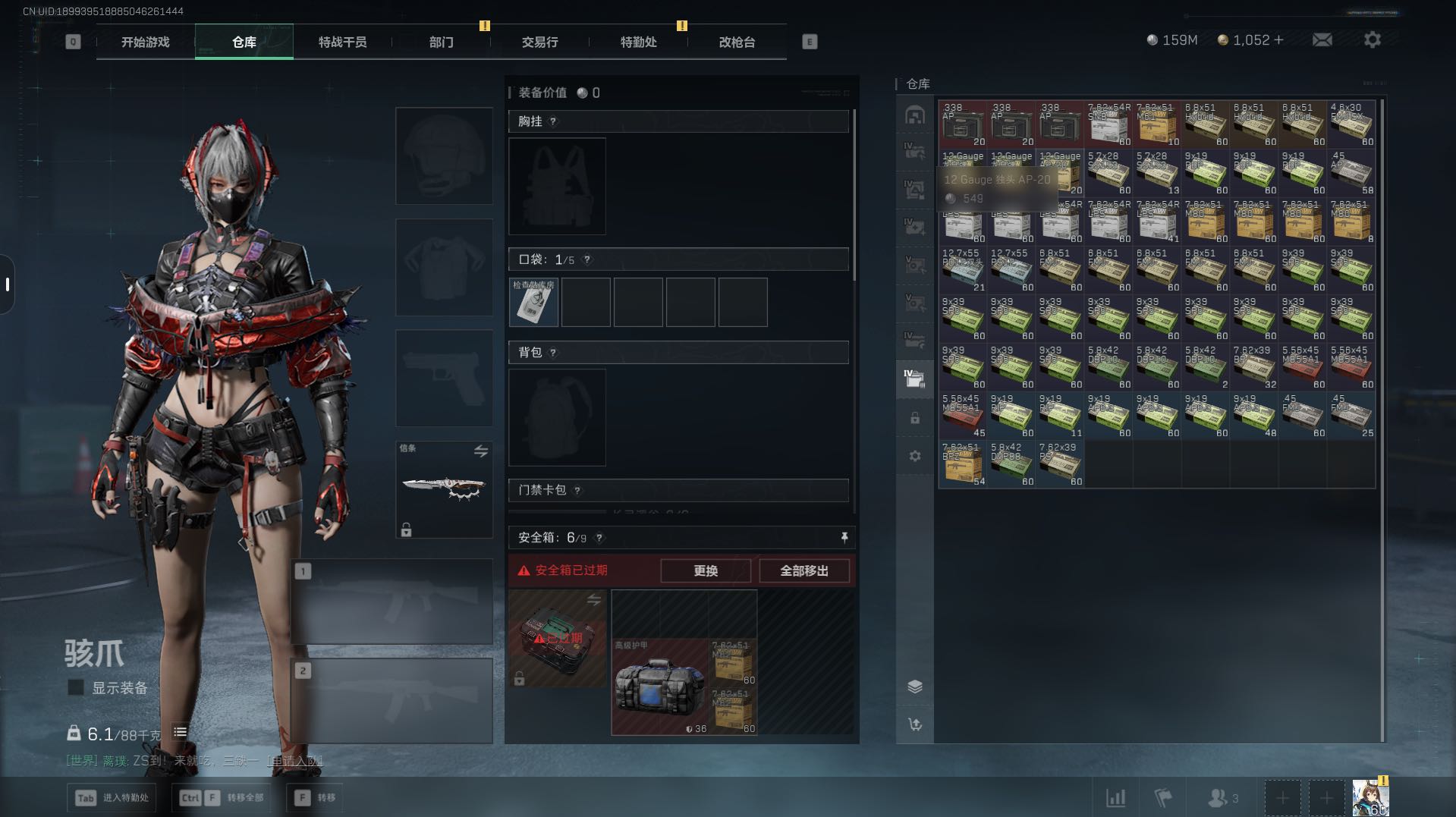Screen dimensions: 1456x817
Task: Open the settings gear icon
Action: (1372, 39)
